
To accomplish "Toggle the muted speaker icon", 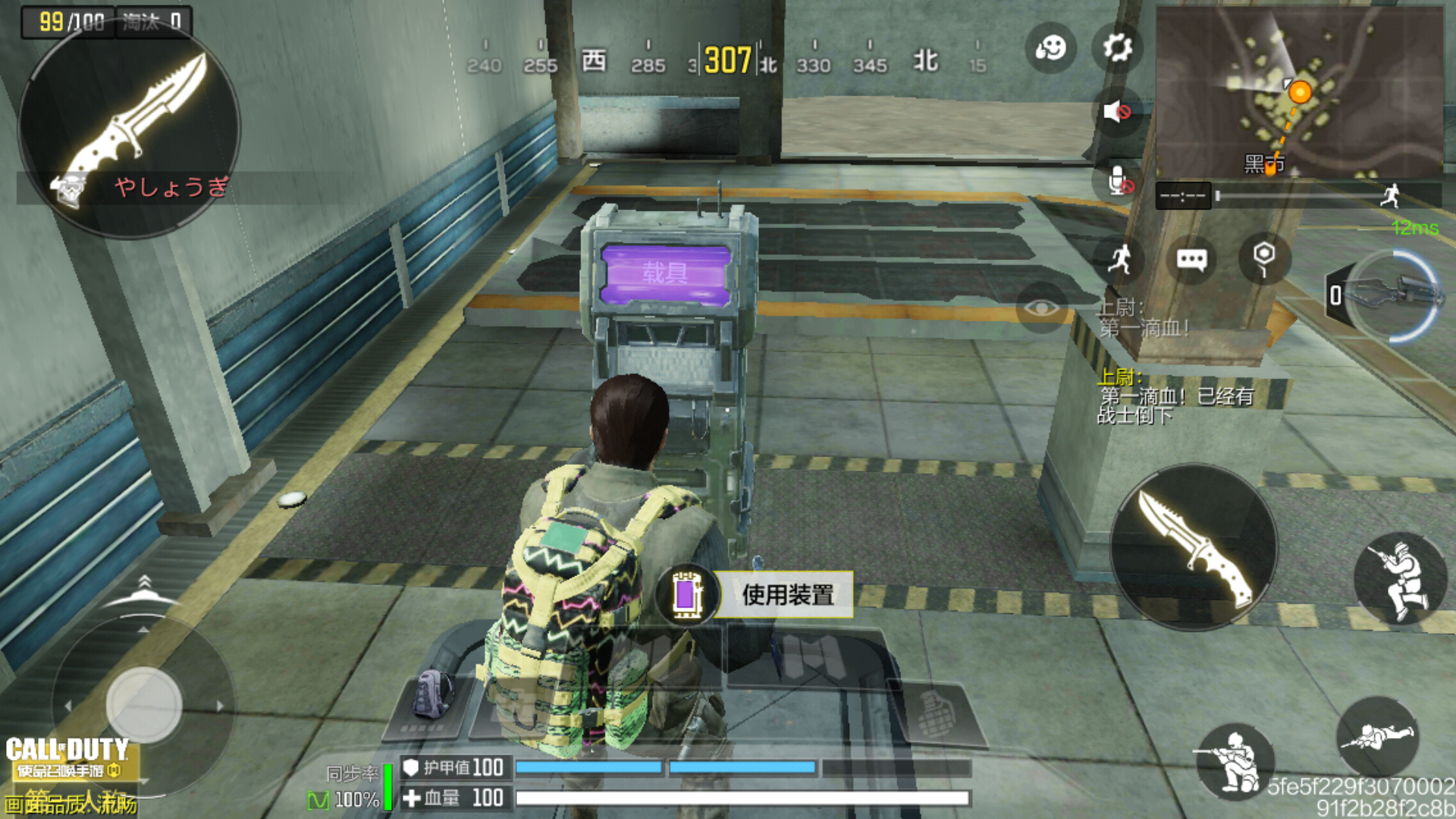I will point(1117,112).
